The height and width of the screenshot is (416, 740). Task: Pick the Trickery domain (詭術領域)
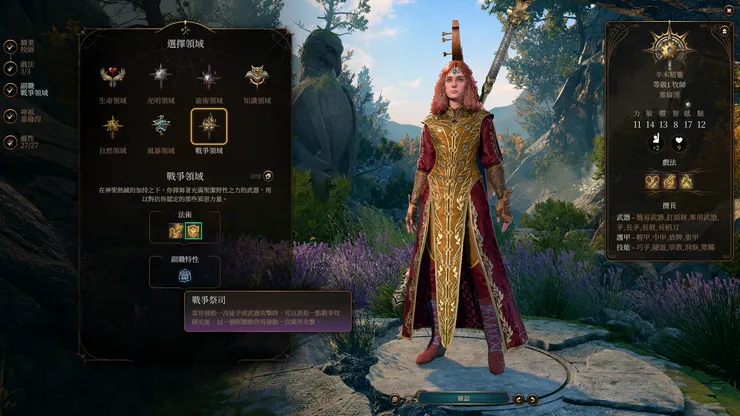[x=208, y=77]
